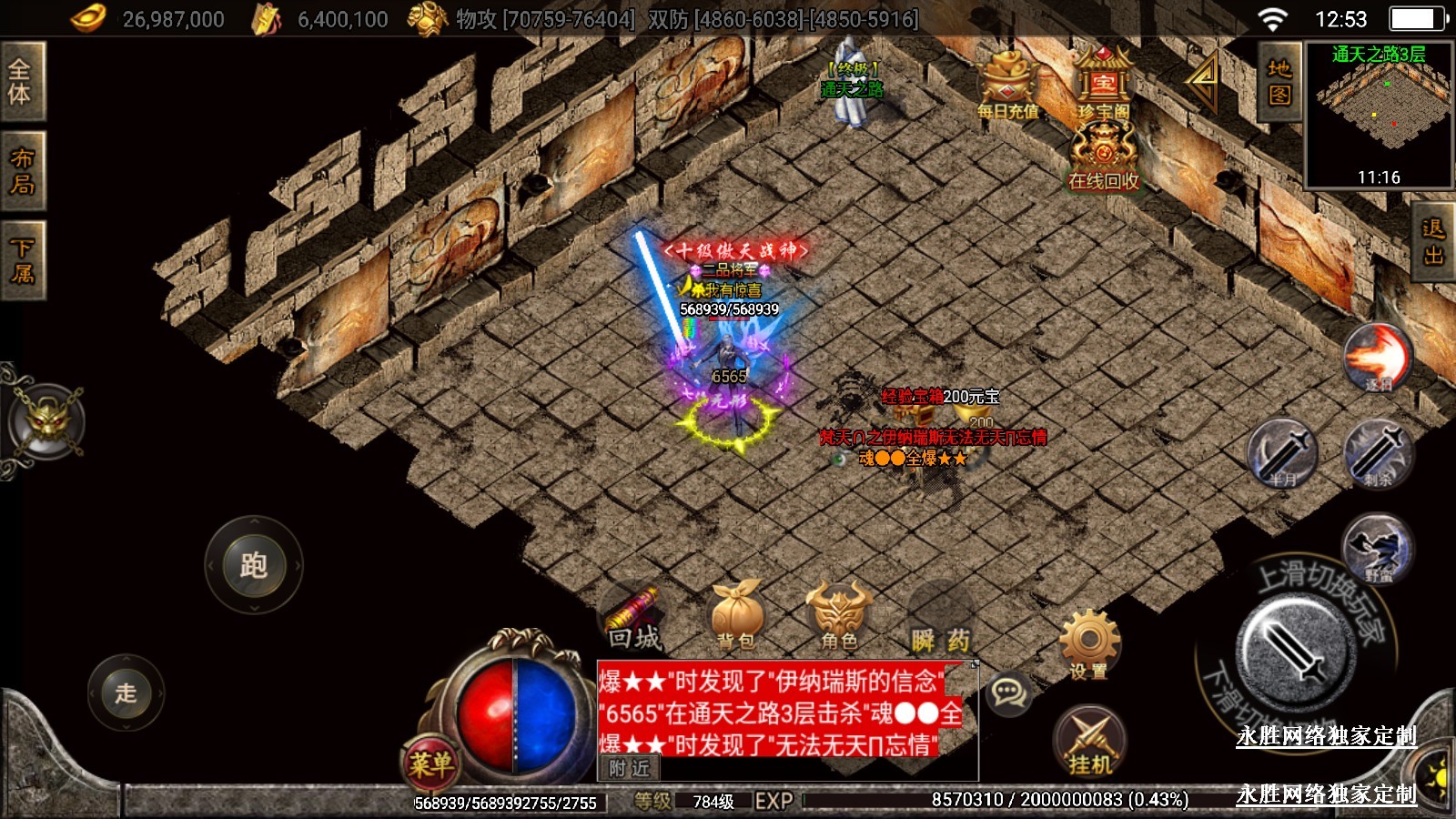
Task: Switch movement to 跑 run mode
Action: point(253,565)
